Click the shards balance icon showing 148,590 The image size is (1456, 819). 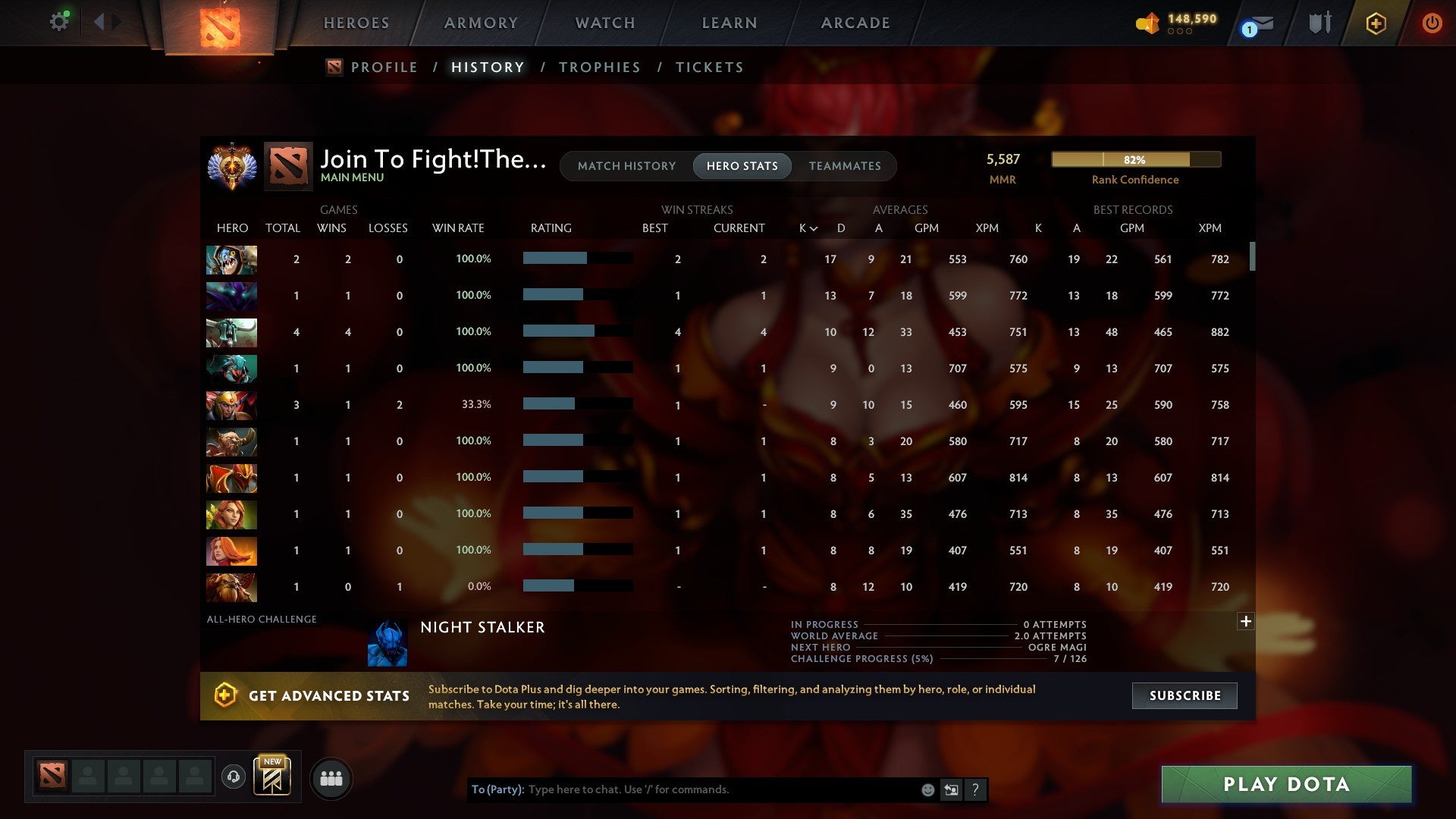pyautogui.click(x=1147, y=24)
